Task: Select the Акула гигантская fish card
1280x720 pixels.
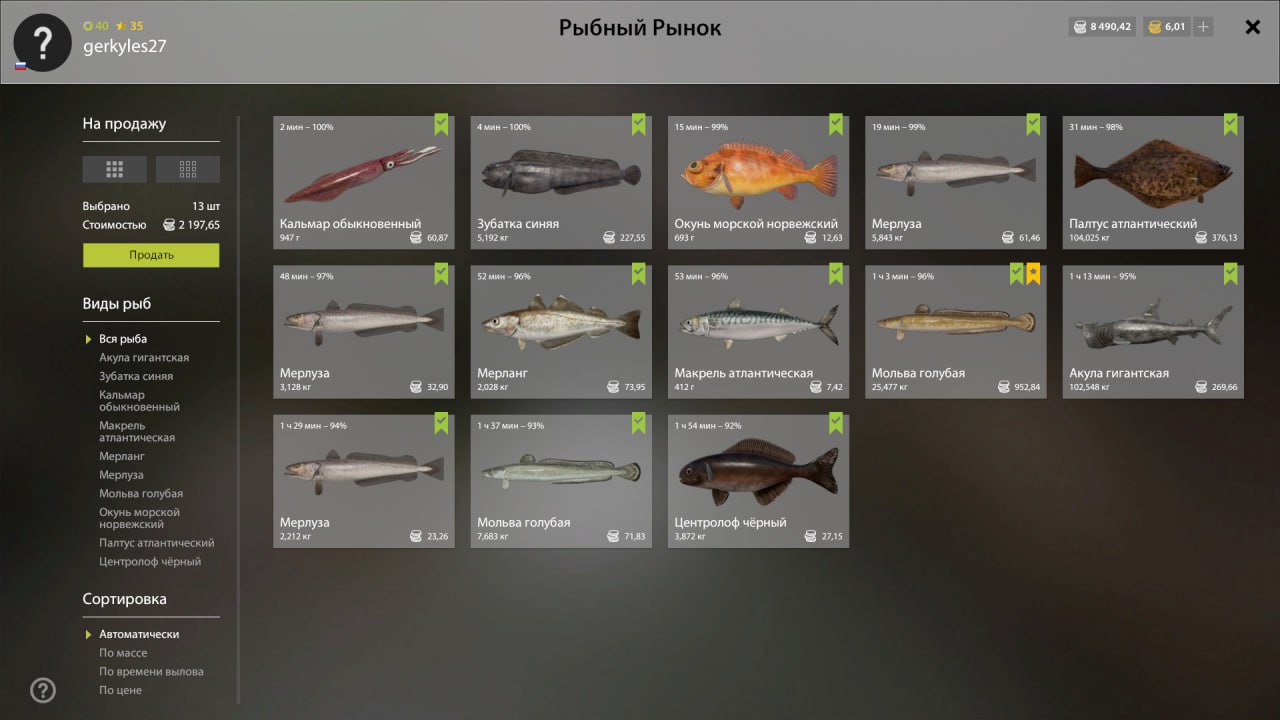Action: click(x=1153, y=331)
